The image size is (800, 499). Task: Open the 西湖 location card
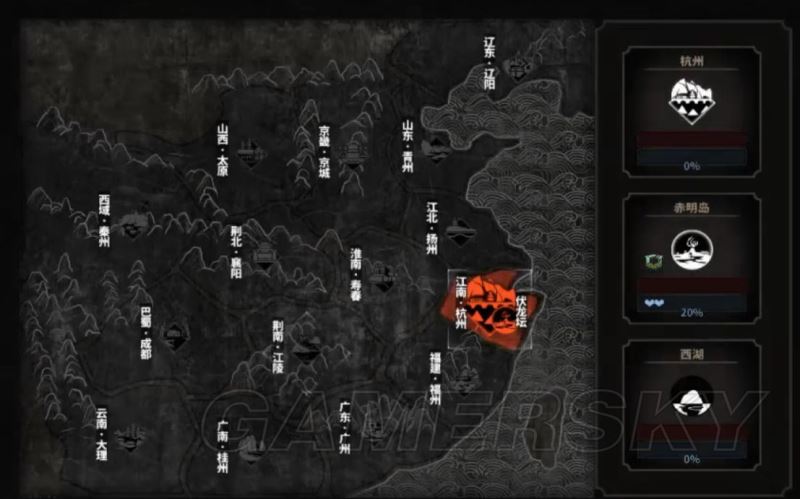[x=691, y=404]
